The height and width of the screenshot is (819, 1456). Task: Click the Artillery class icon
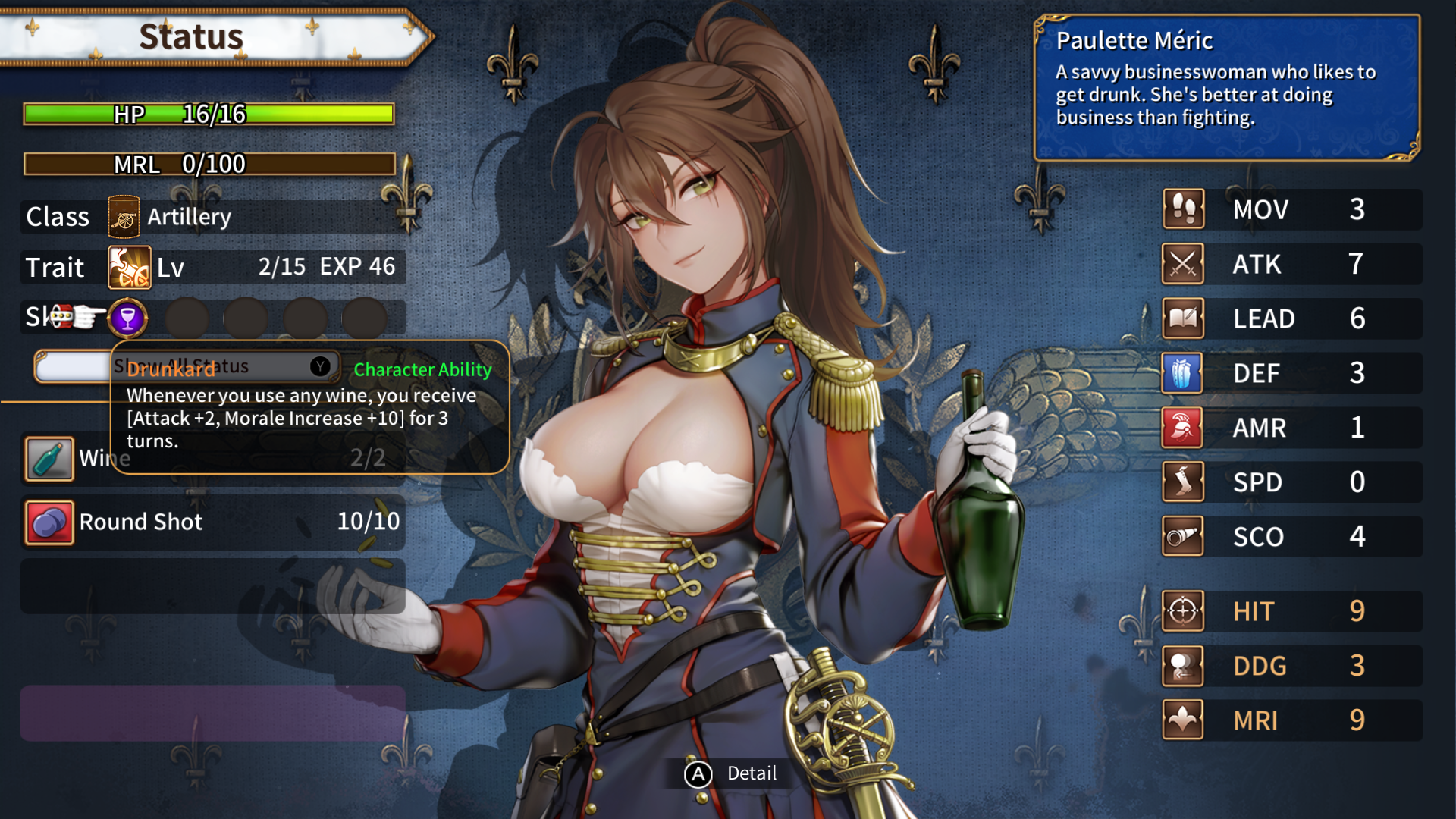(x=124, y=218)
